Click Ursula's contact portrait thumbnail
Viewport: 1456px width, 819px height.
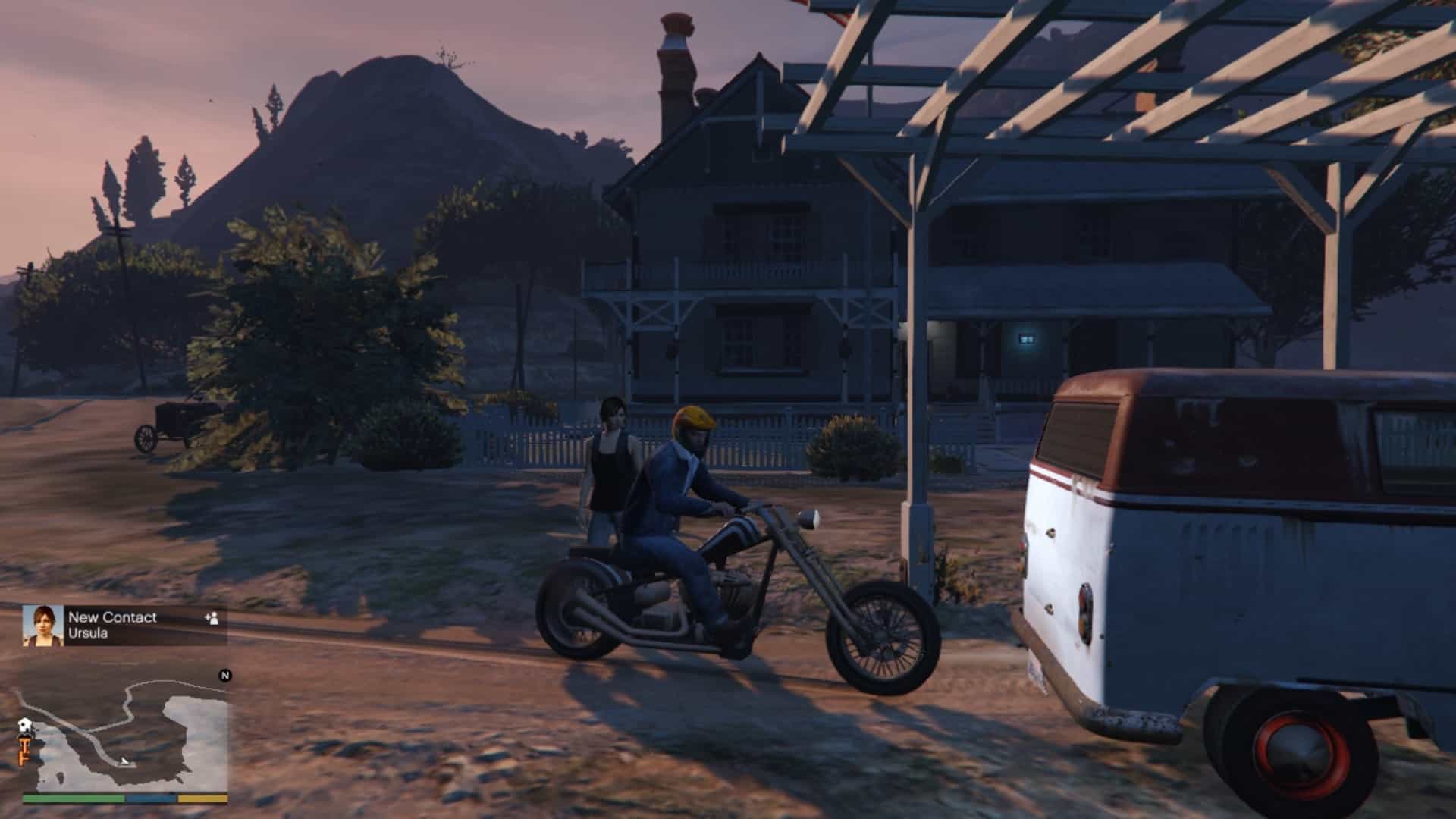click(x=42, y=626)
